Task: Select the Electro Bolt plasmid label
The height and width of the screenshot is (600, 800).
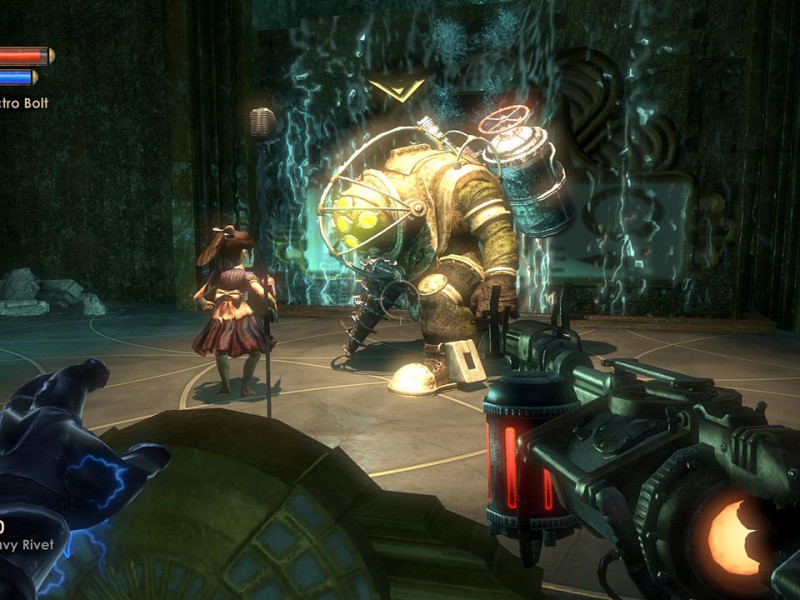Action: (x=24, y=103)
